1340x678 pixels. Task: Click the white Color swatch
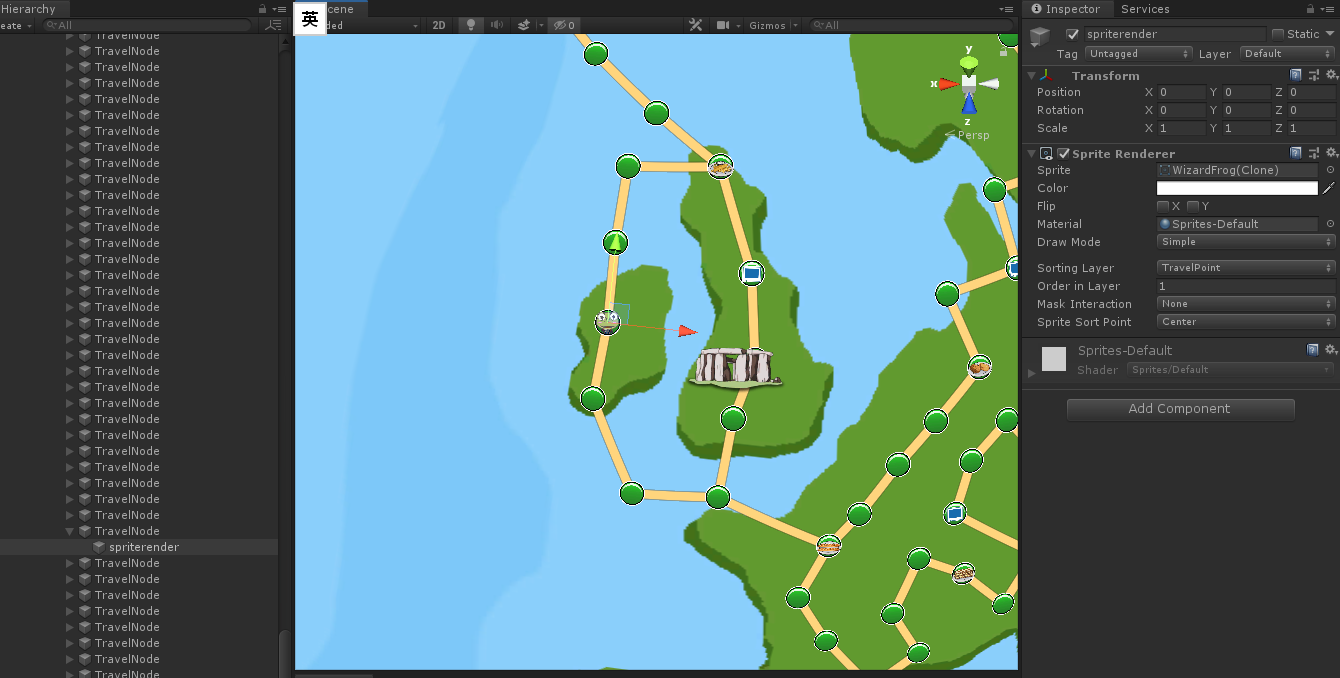(1237, 188)
